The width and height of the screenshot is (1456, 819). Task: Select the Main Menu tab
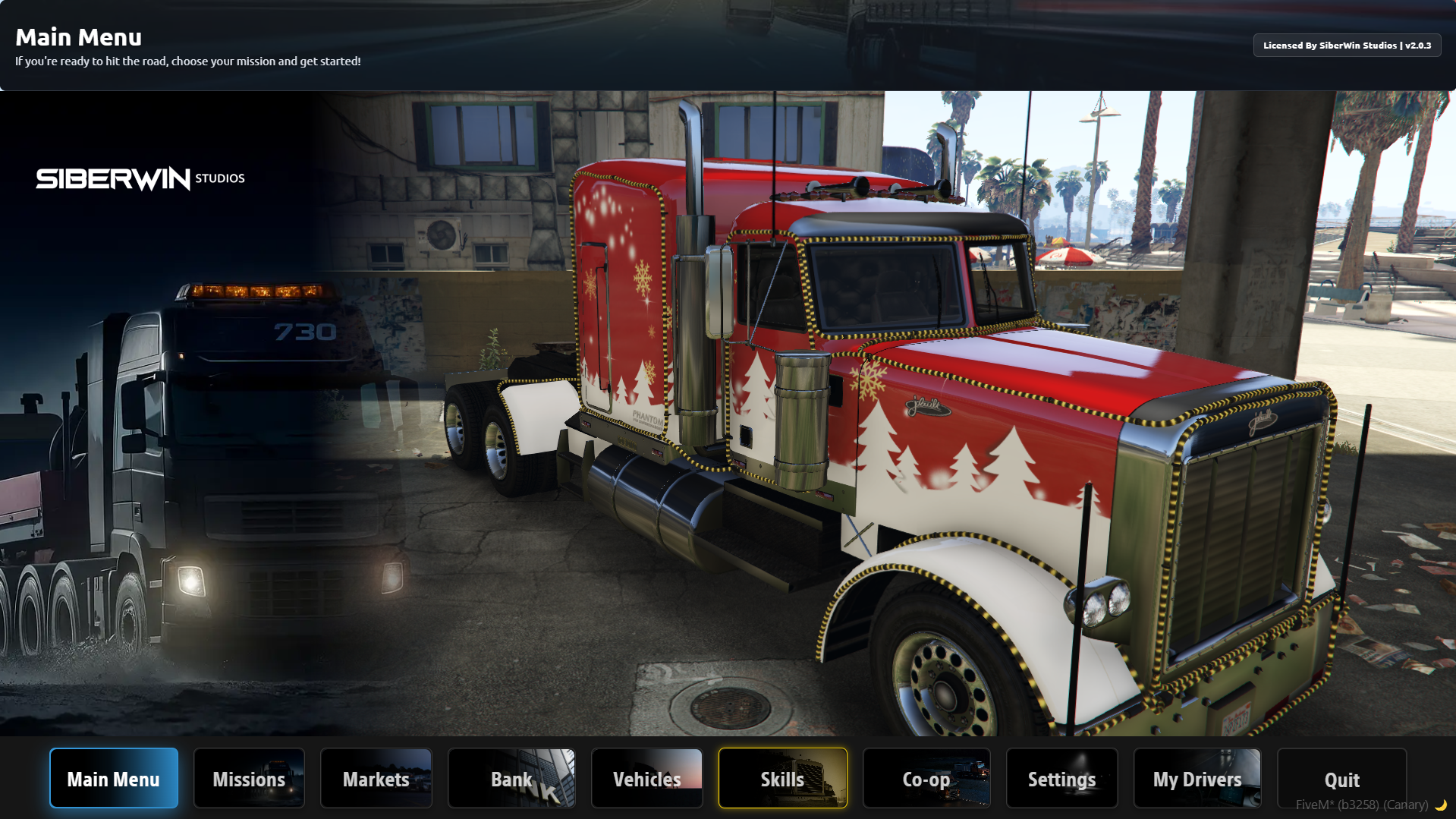114,779
